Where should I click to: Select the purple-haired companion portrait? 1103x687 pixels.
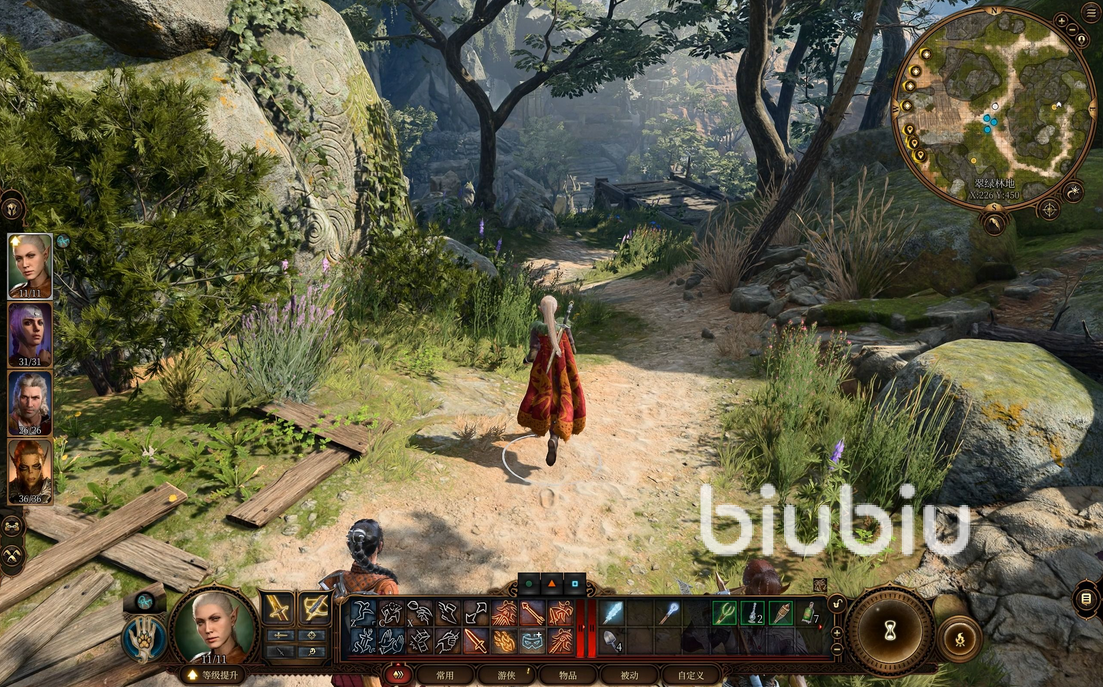click(x=30, y=334)
